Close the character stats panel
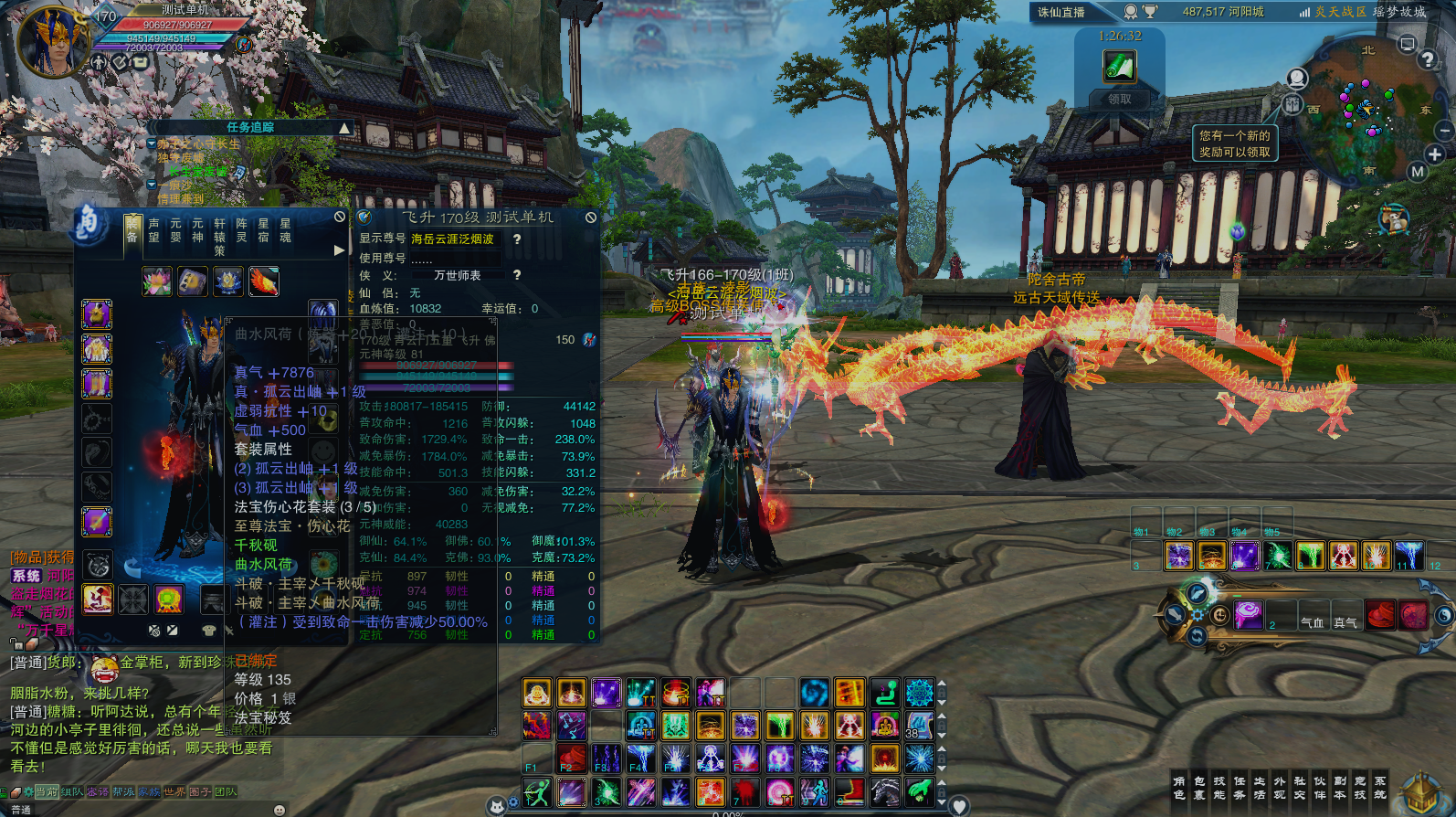 [x=591, y=218]
